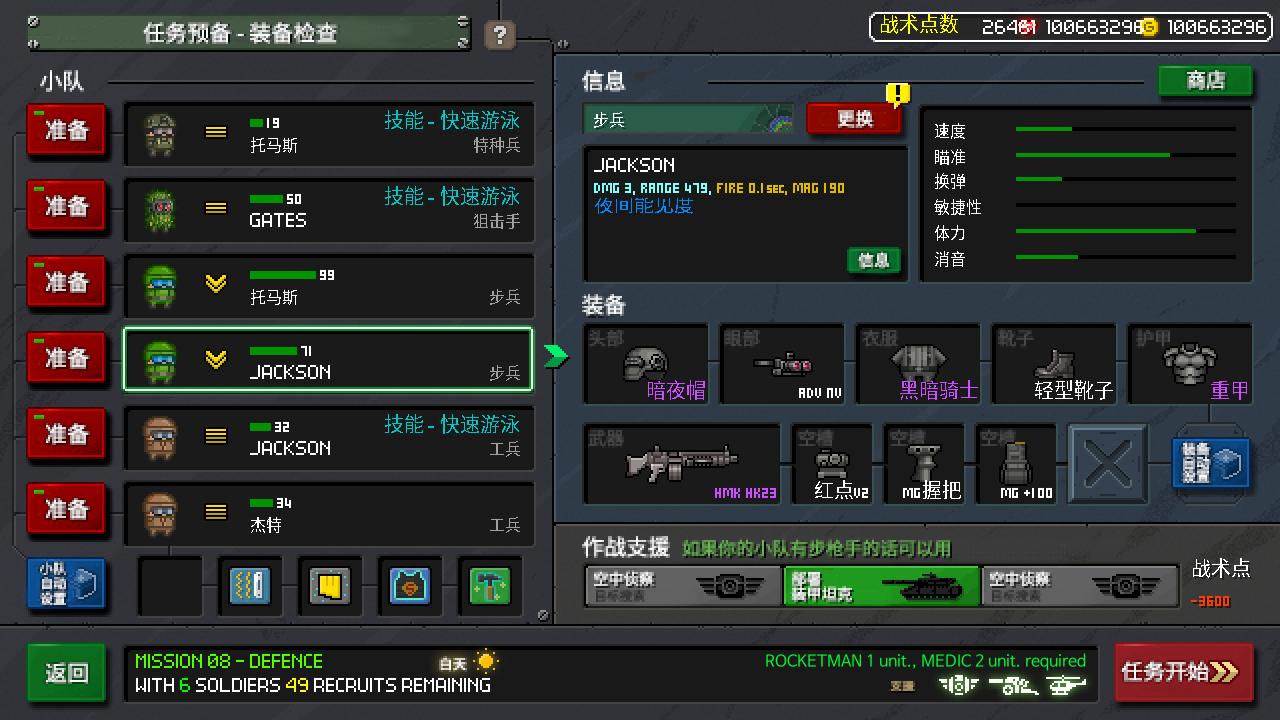Select the 暗夜帽 head equipment slot

(645, 365)
